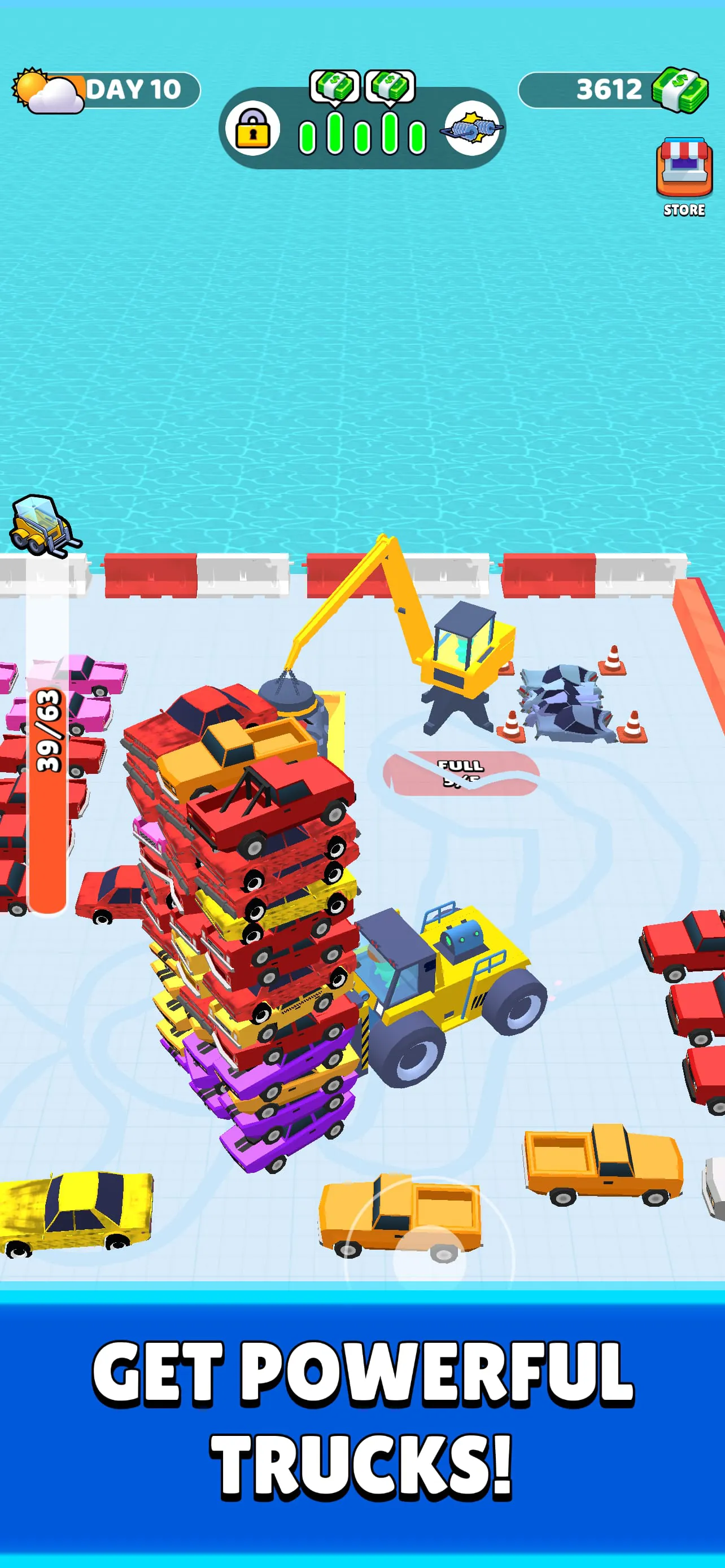Tap the first money bundle milestone icon
Image resolution: width=725 pixels, height=1568 pixels.
[334, 86]
